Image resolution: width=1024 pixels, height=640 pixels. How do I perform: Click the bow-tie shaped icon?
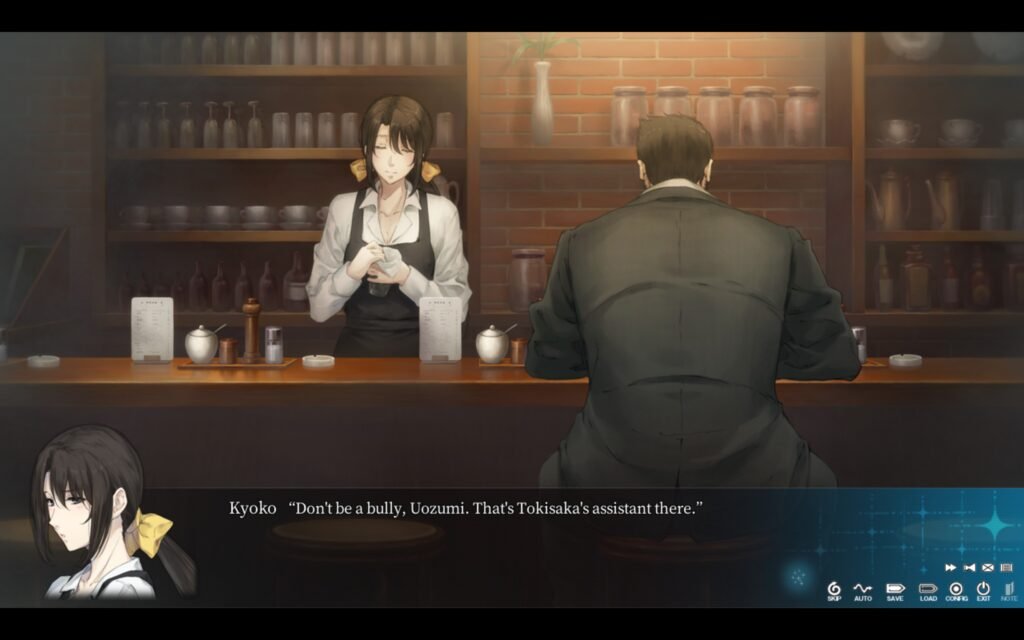969,567
